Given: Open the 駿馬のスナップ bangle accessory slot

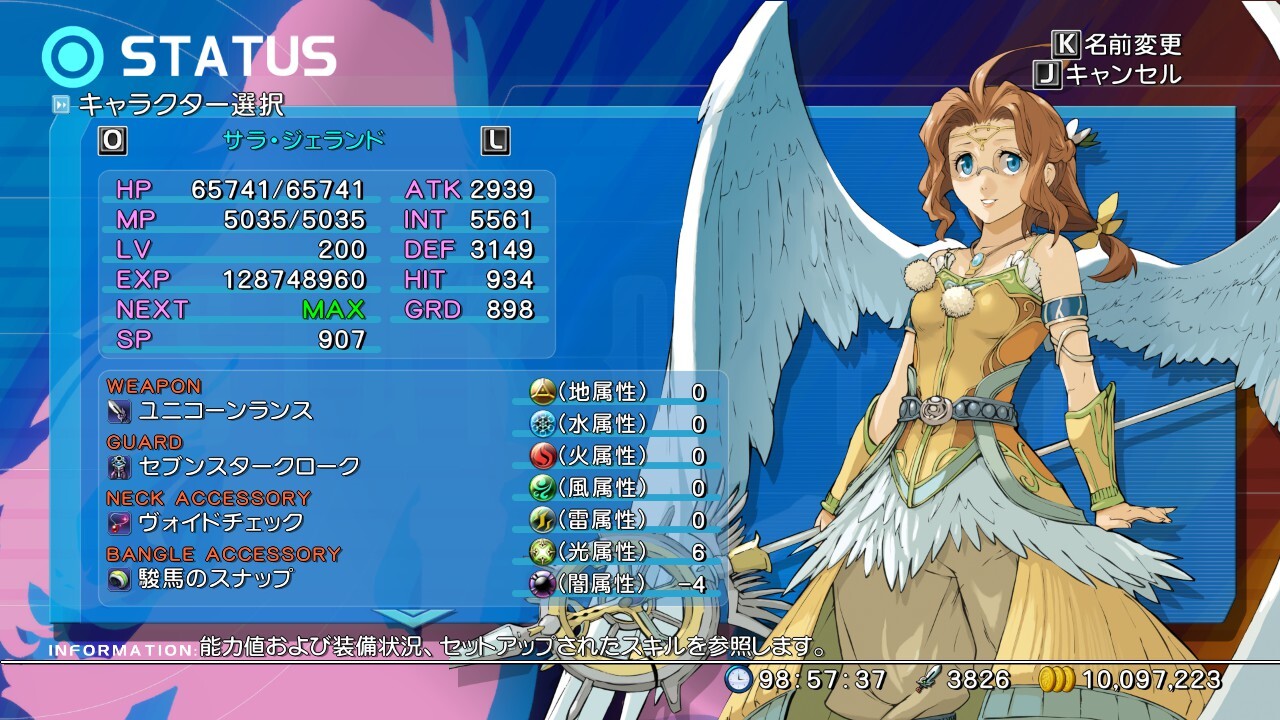Looking at the screenshot, I should 215,578.
